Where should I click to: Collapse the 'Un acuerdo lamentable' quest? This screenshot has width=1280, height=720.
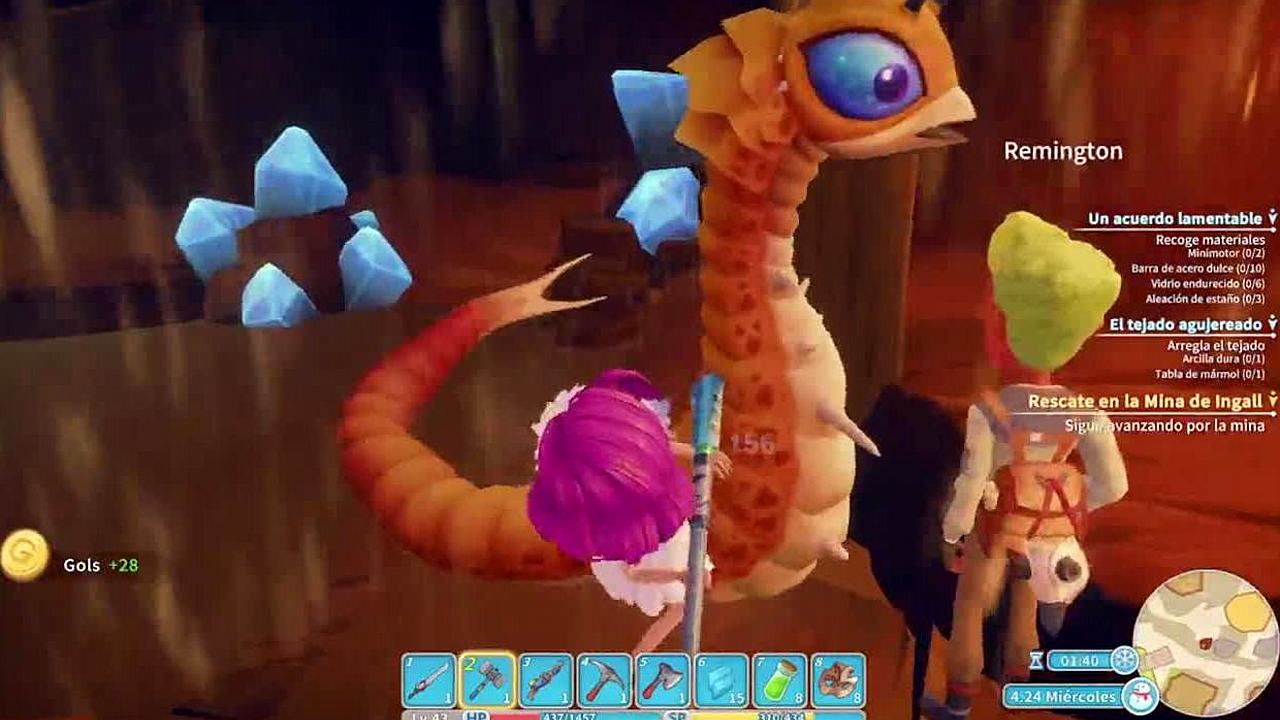click(x=1272, y=218)
